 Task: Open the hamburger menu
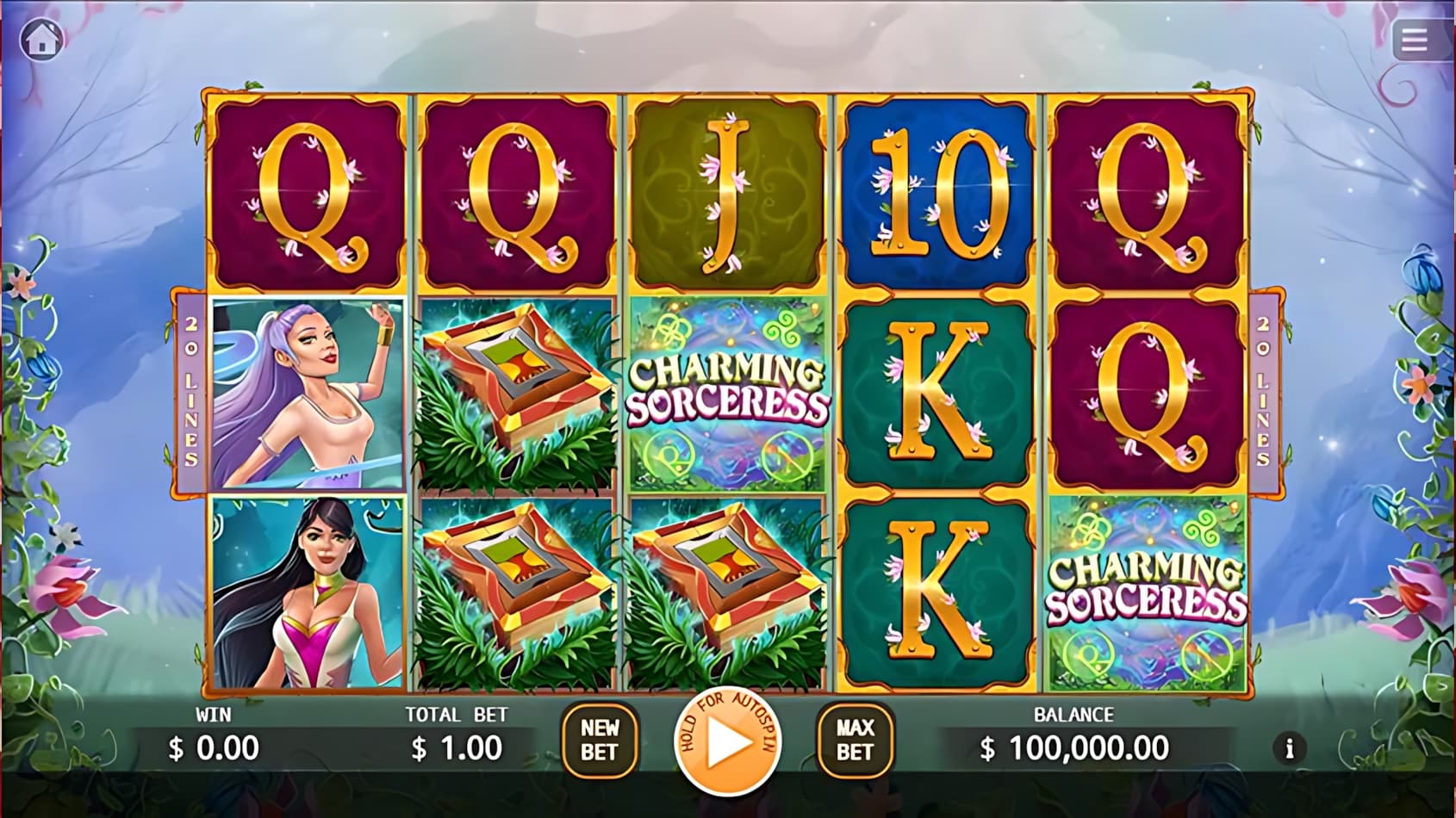(x=1414, y=40)
